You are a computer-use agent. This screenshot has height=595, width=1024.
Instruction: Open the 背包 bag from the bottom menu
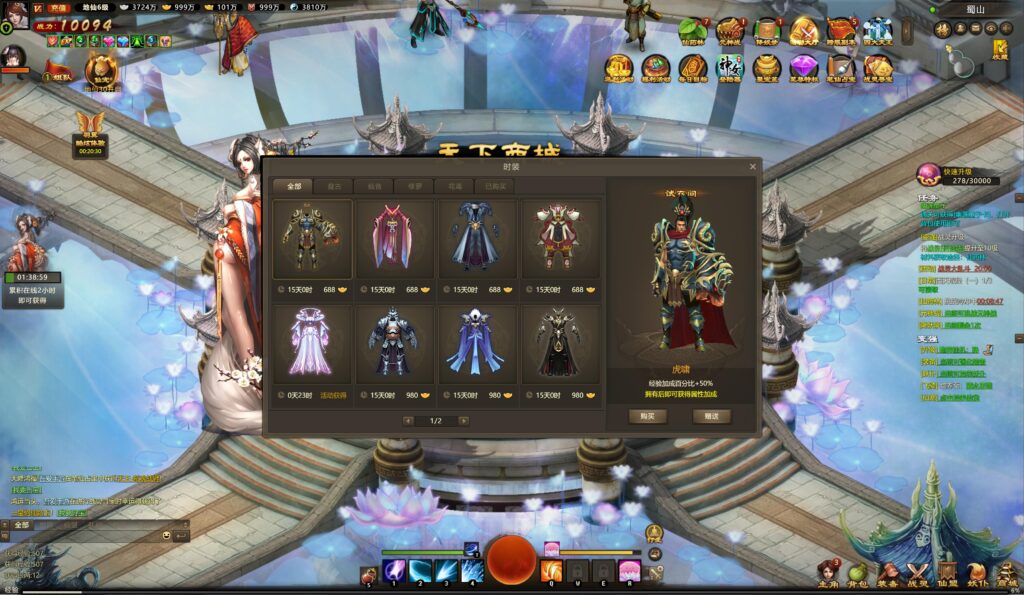click(858, 573)
